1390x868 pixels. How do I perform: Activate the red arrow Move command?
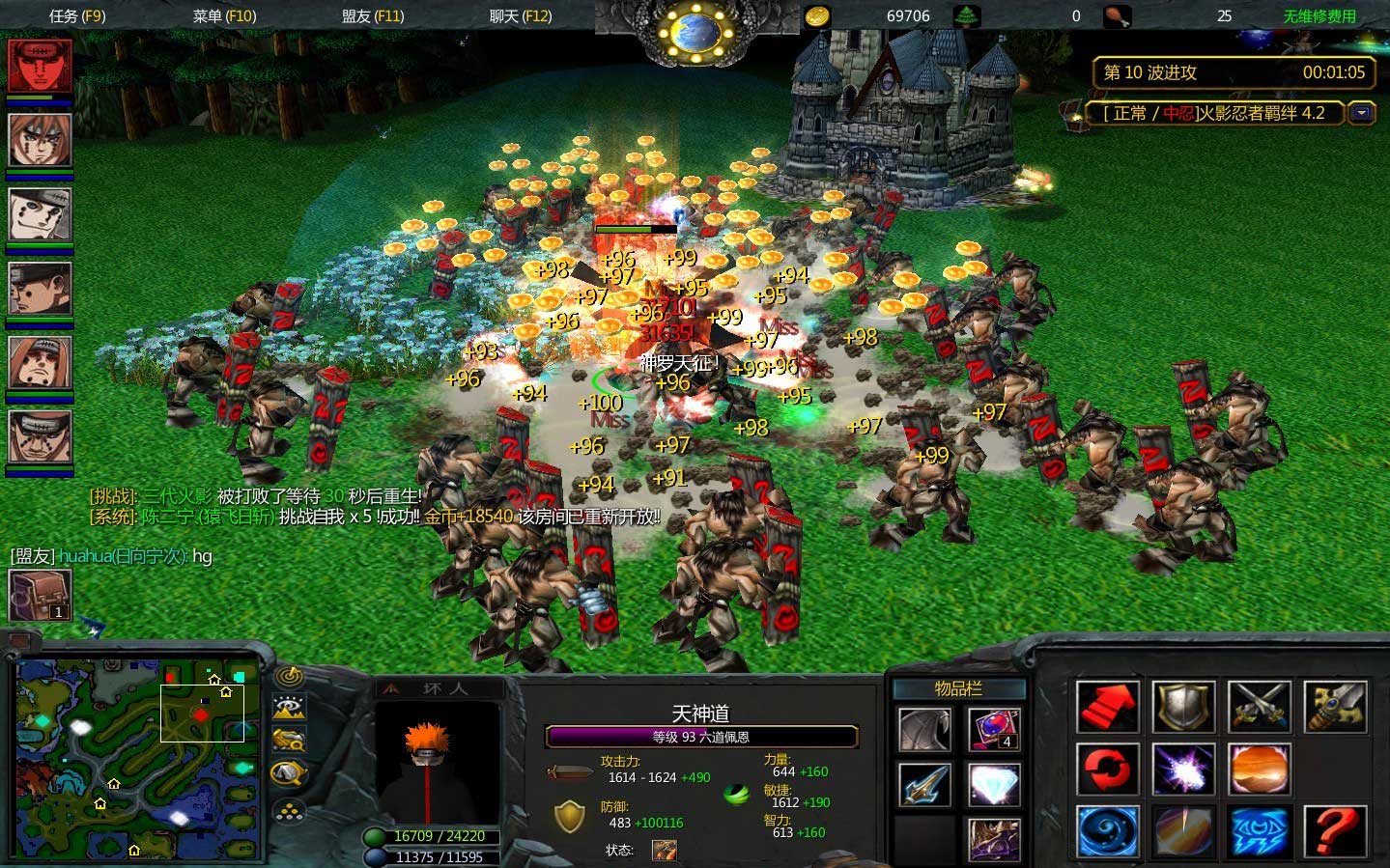(1108, 708)
